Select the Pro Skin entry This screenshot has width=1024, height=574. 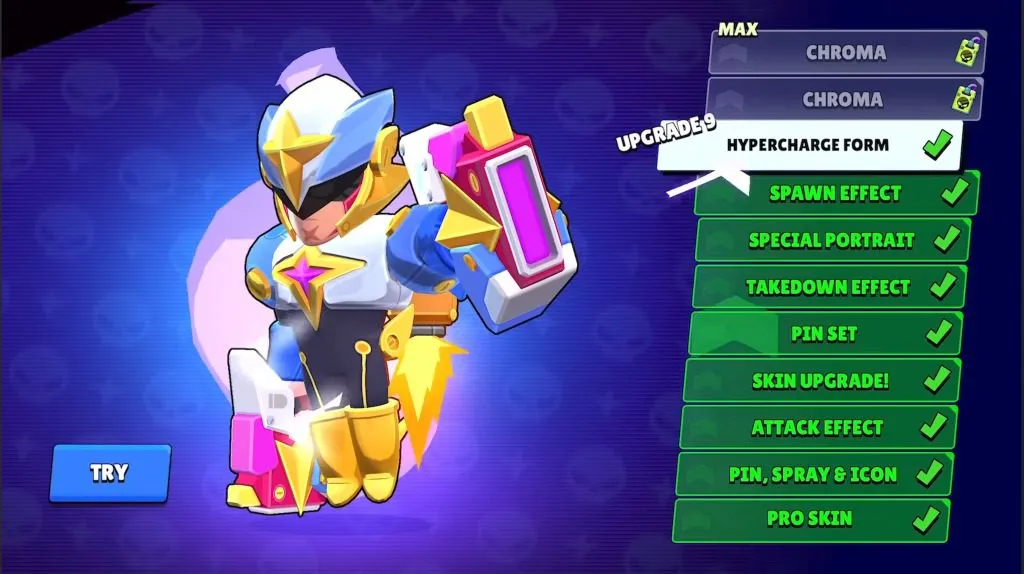810,520
